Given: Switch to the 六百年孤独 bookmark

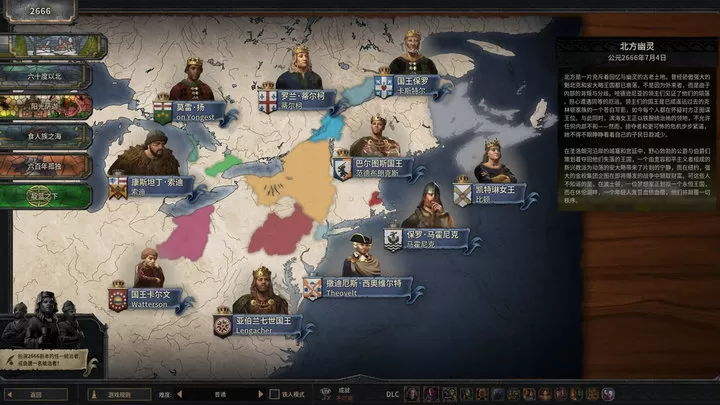Looking at the screenshot, I should [x=45, y=165].
